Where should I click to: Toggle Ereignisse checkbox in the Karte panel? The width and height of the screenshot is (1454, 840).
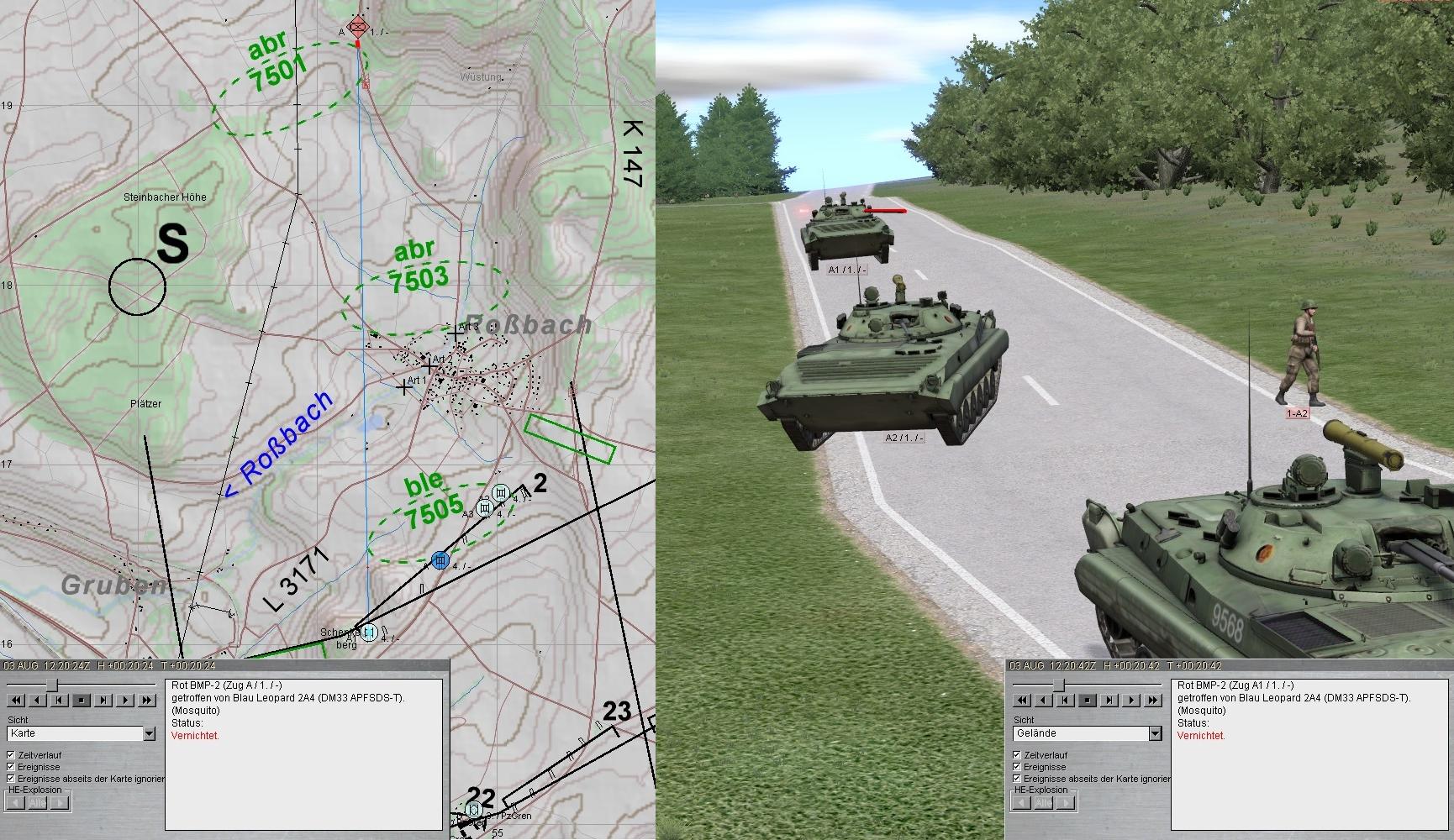click(x=11, y=767)
